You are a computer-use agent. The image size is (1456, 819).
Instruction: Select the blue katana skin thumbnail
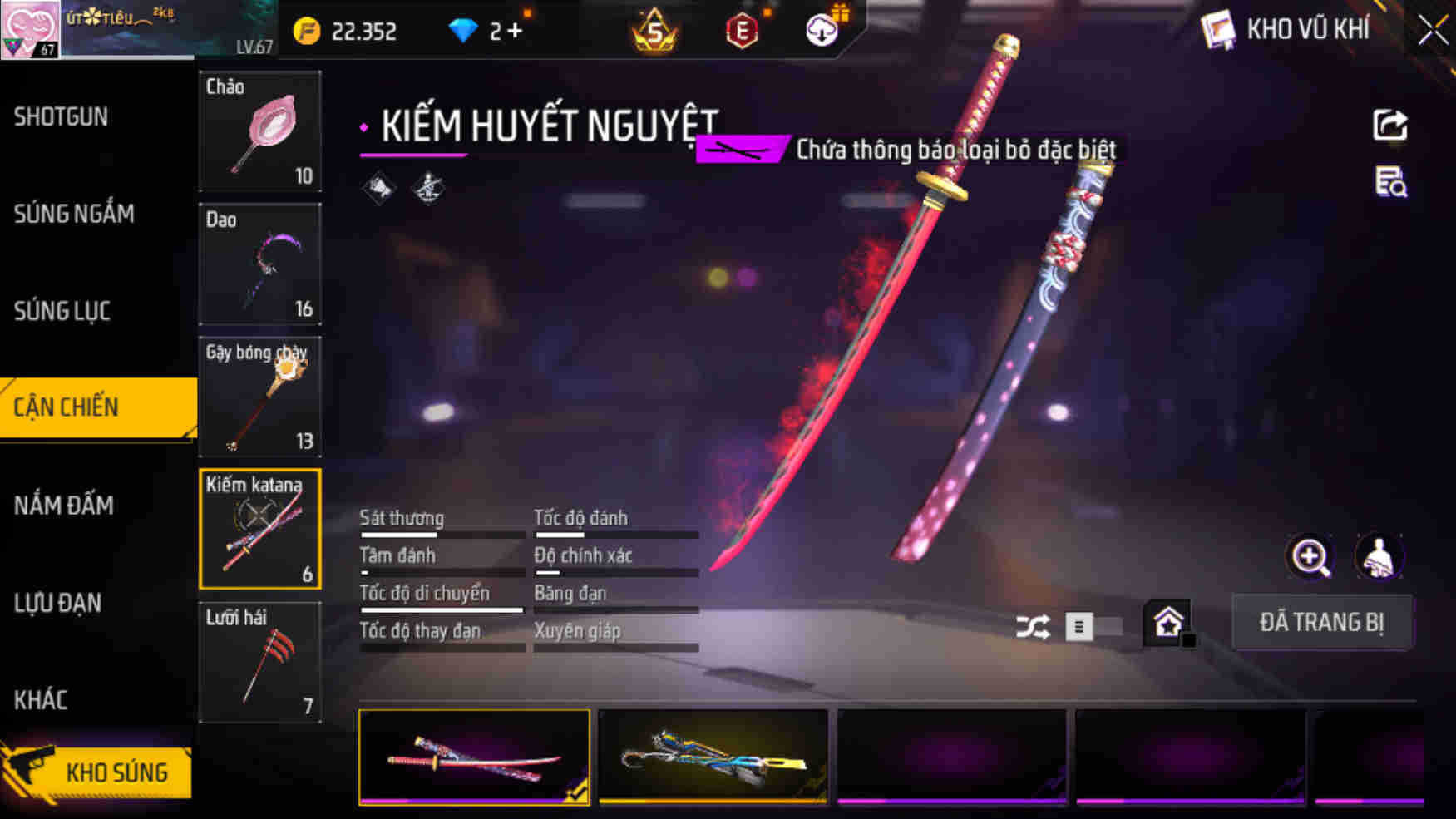pyautogui.click(x=711, y=757)
